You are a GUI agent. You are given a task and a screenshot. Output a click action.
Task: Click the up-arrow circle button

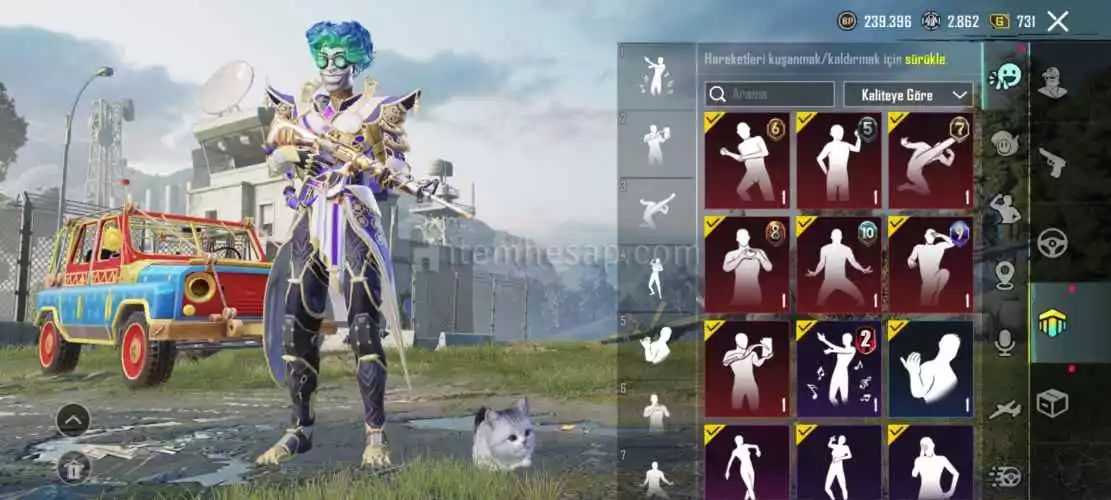[x=73, y=419]
